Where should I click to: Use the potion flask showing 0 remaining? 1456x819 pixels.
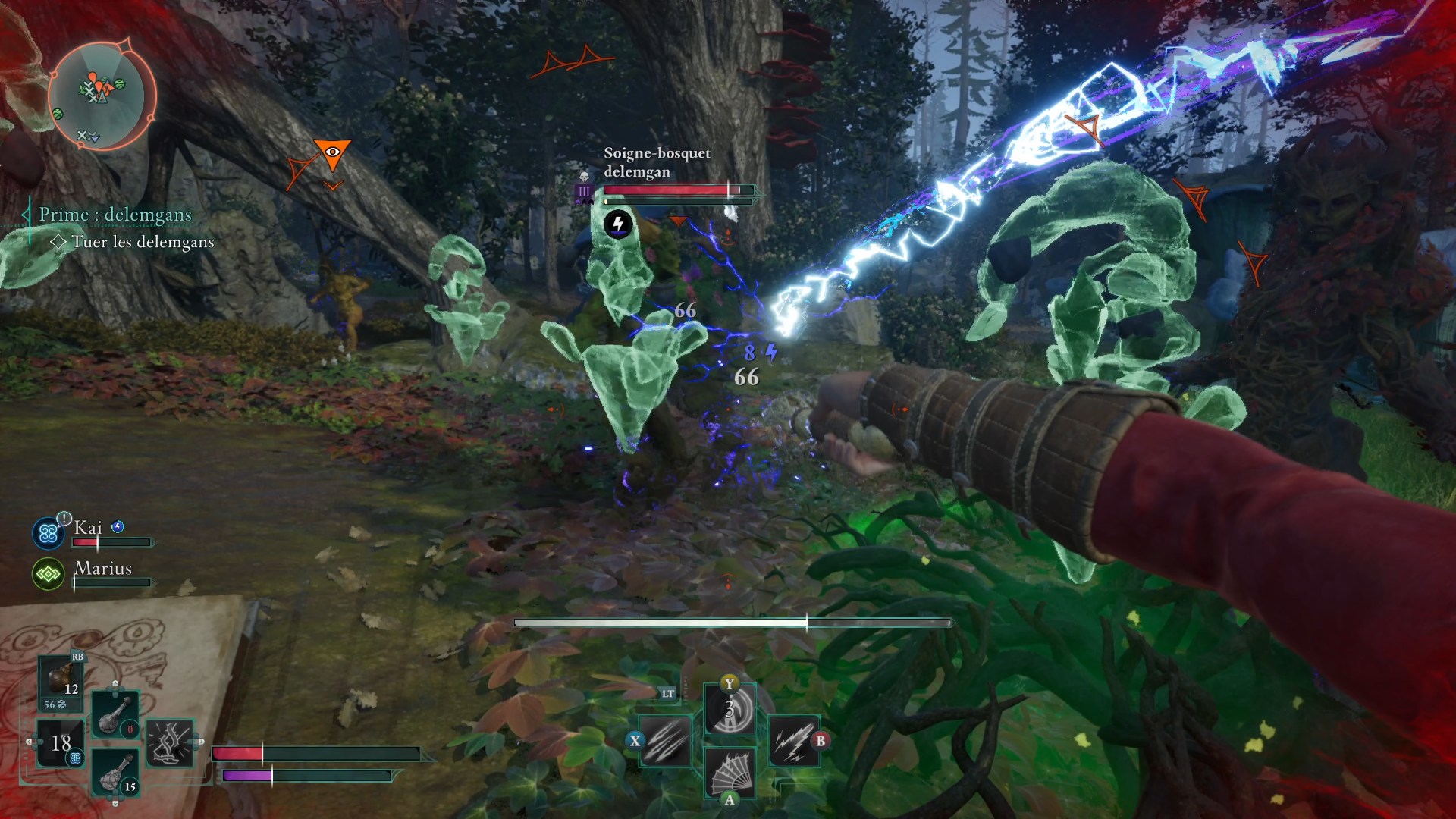pos(115,714)
